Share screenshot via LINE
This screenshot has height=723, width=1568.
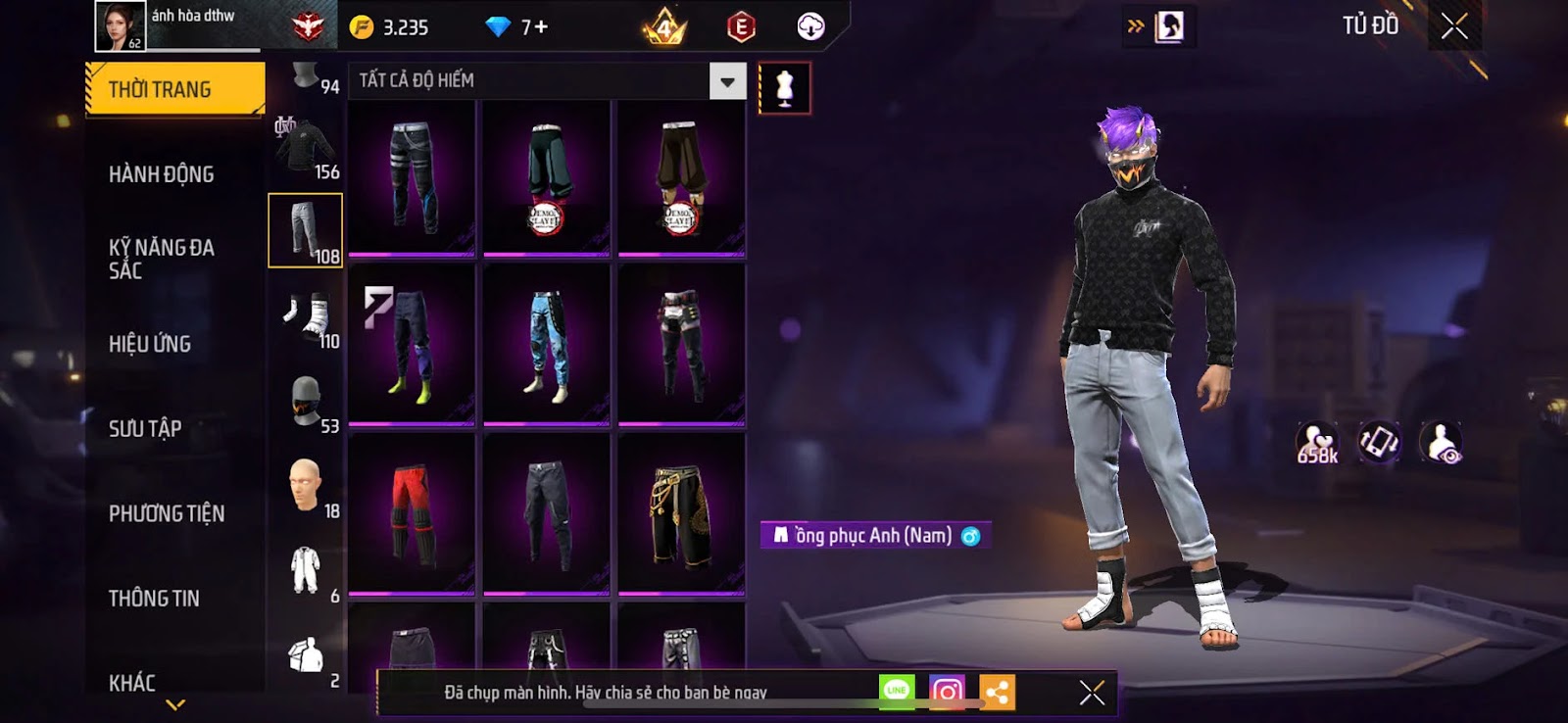[x=897, y=692]
